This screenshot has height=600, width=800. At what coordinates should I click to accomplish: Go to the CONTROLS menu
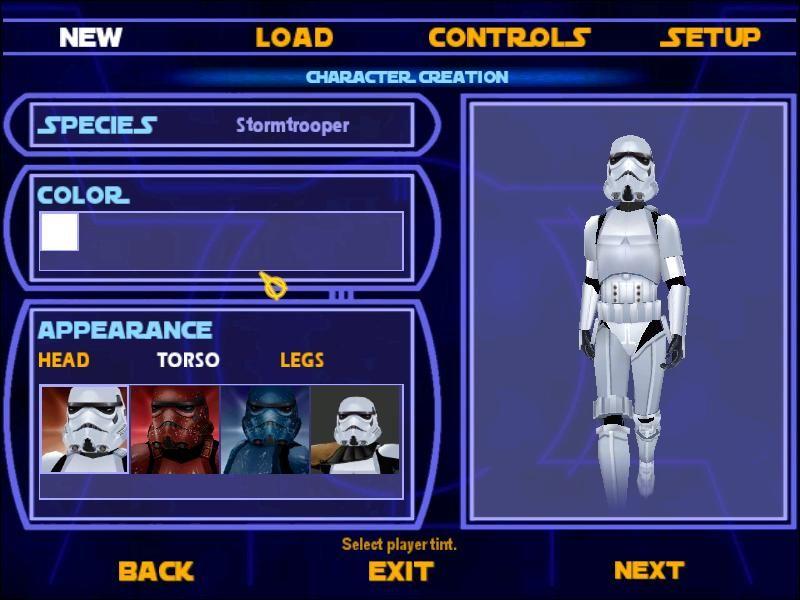point(509,38)
